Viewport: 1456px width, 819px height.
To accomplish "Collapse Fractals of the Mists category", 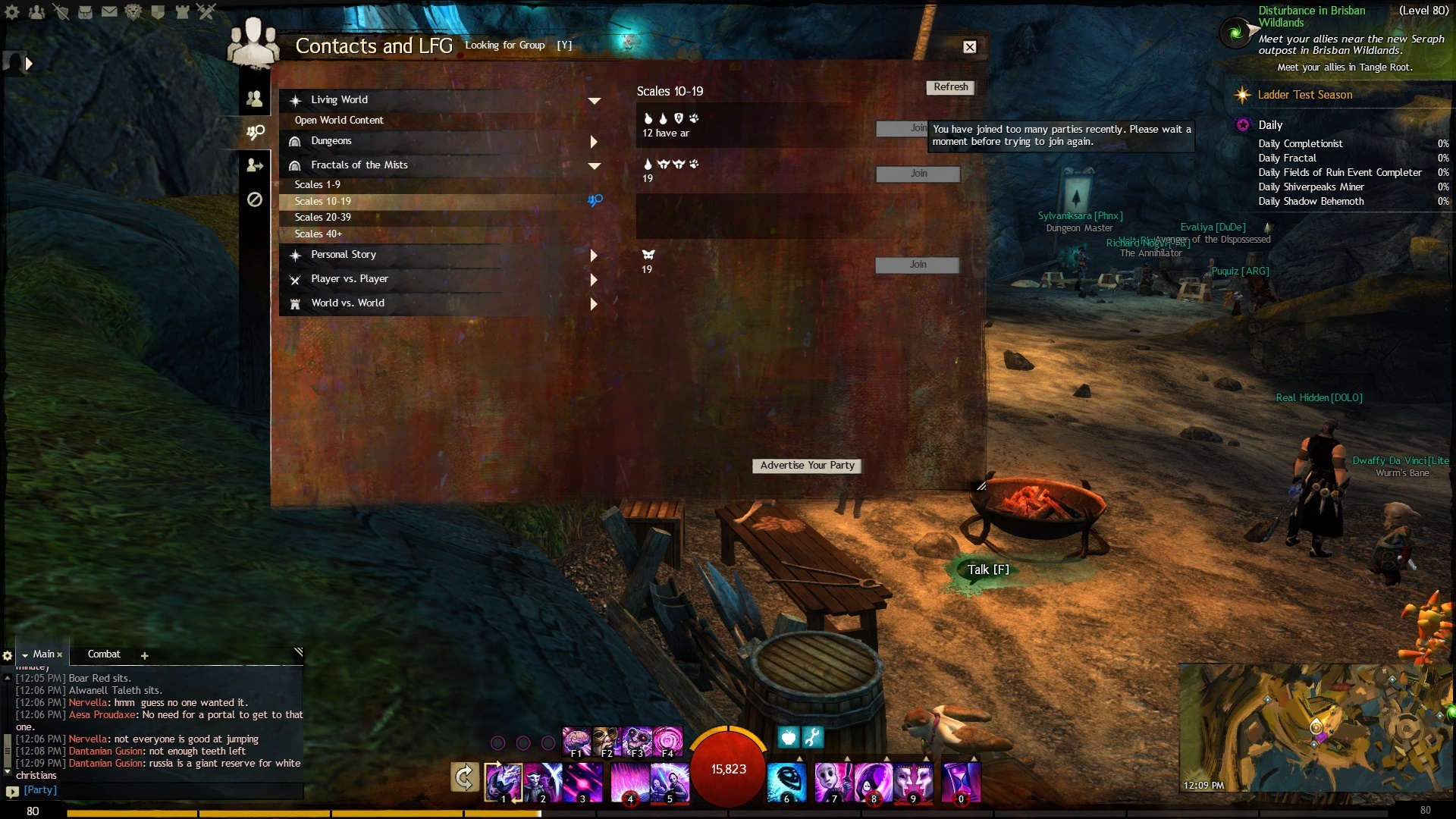I will 594,165.
